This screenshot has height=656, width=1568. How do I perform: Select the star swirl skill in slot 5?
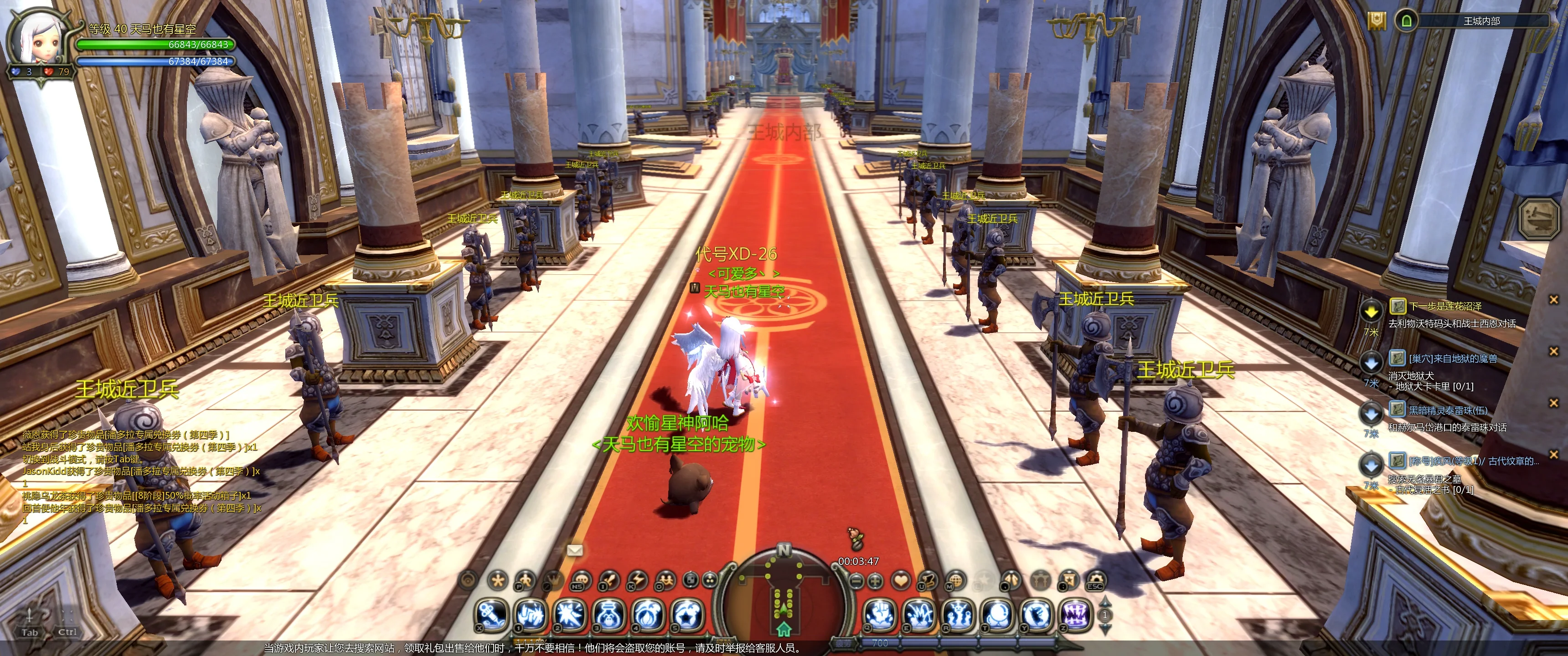click(x=688, y=615)
